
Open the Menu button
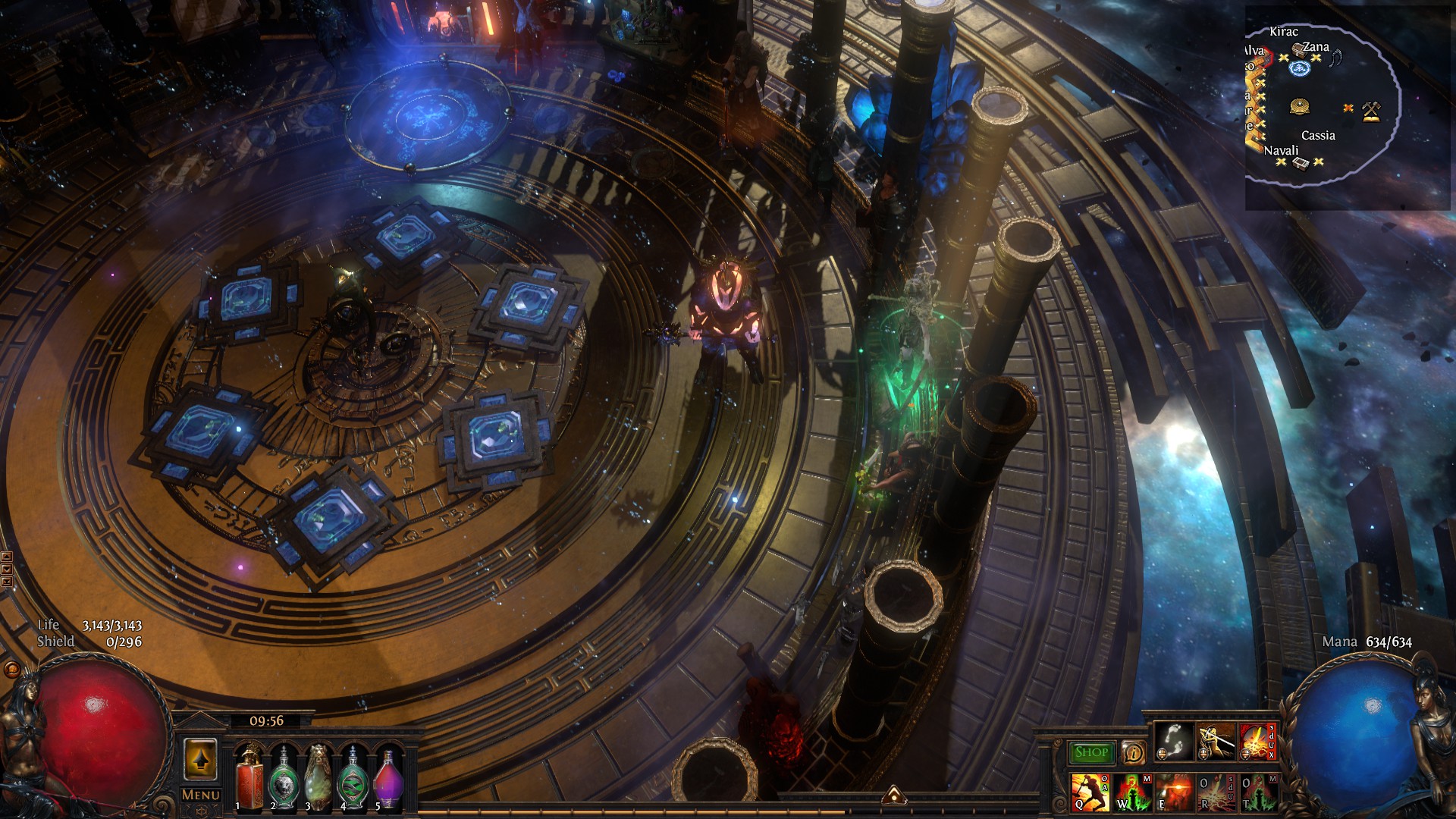[201, 795]
